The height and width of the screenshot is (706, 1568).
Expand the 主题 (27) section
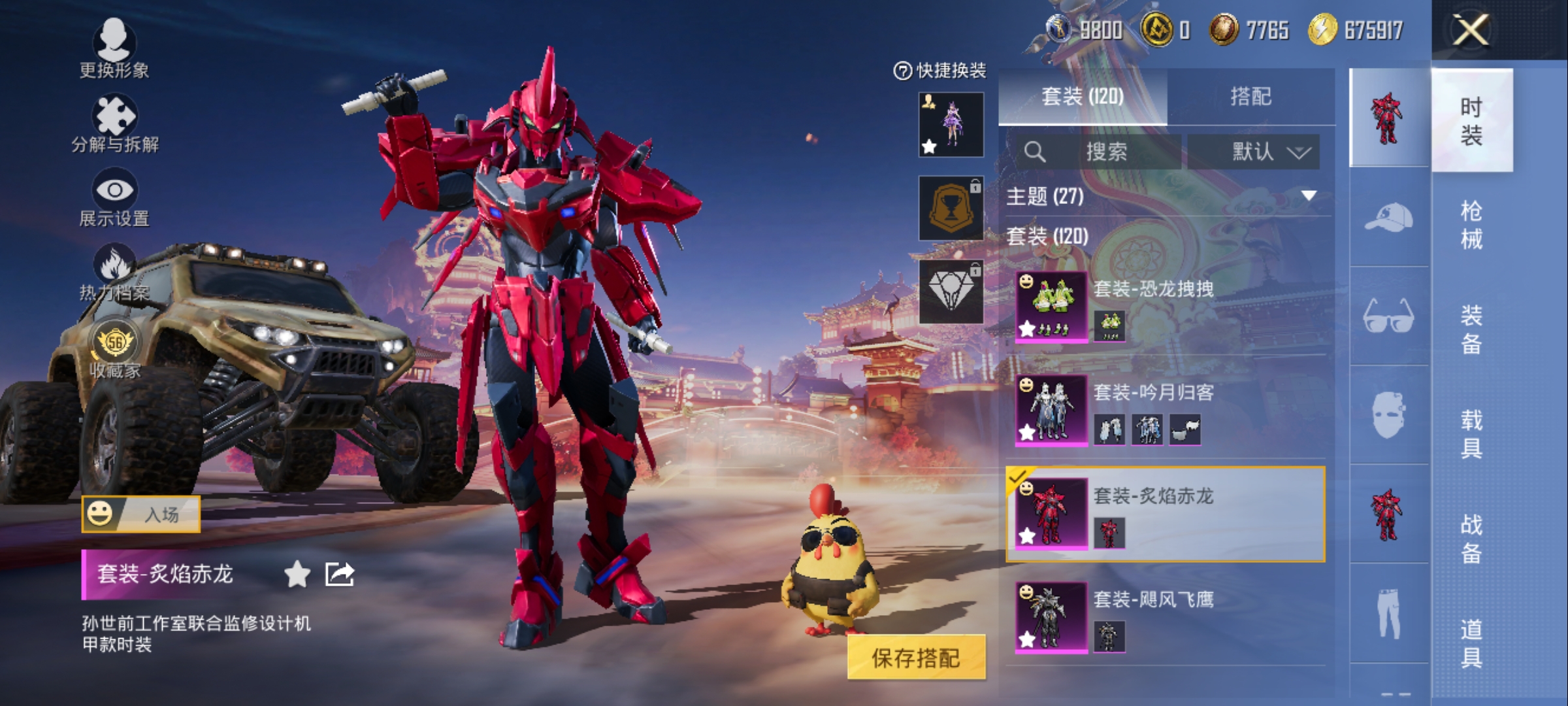[x=1309, y=196]
